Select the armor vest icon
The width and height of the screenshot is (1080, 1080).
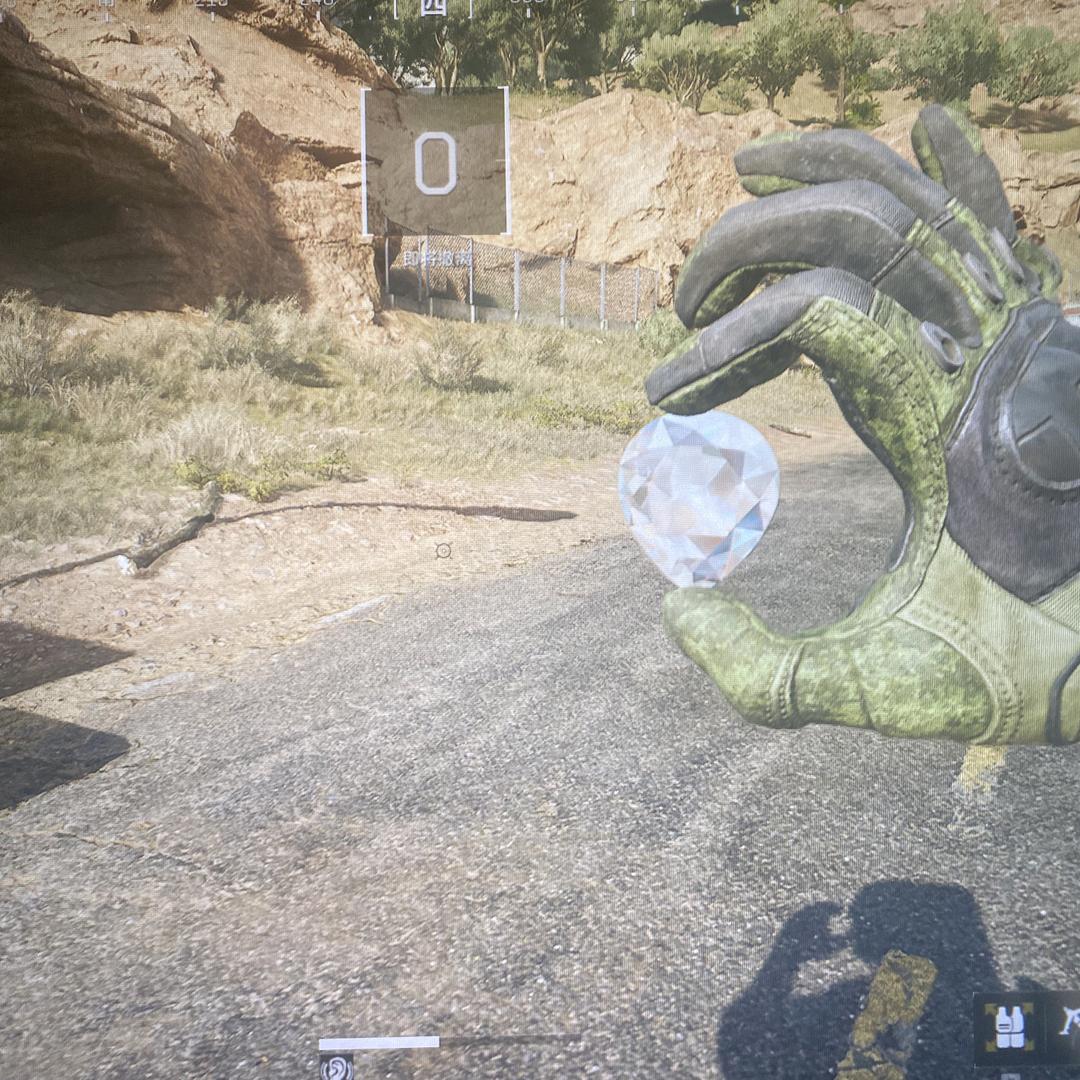(1009, 1027)
